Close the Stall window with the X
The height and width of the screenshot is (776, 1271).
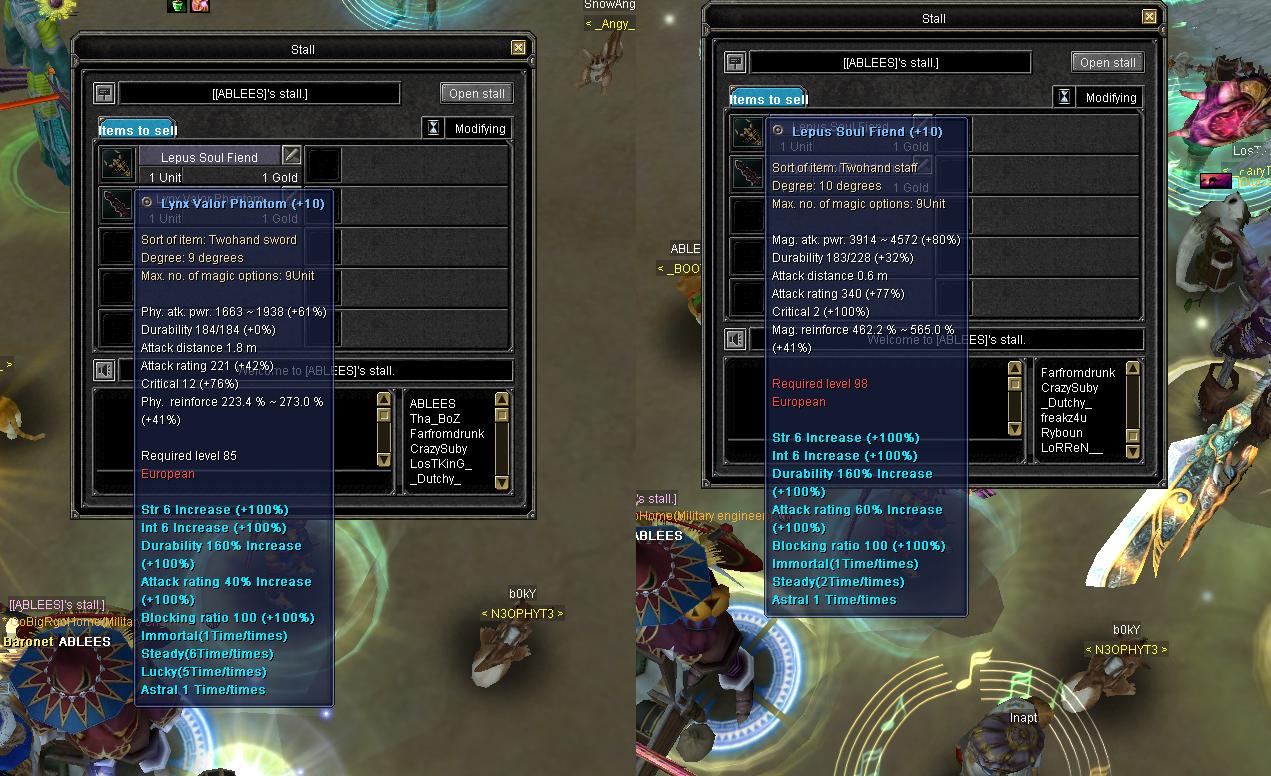point(518,48)
